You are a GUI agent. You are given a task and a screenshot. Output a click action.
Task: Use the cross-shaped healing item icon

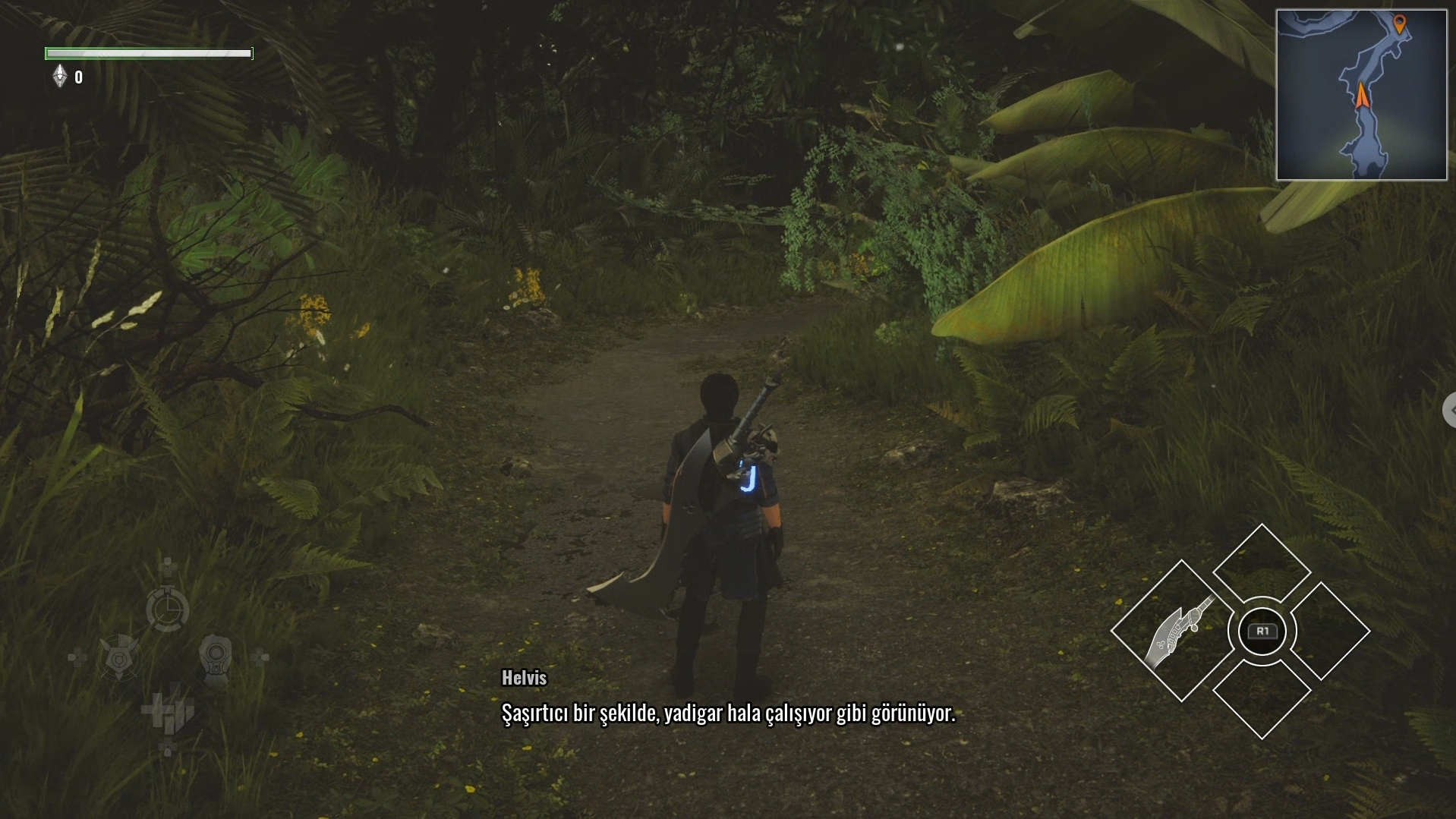[168, 711]
